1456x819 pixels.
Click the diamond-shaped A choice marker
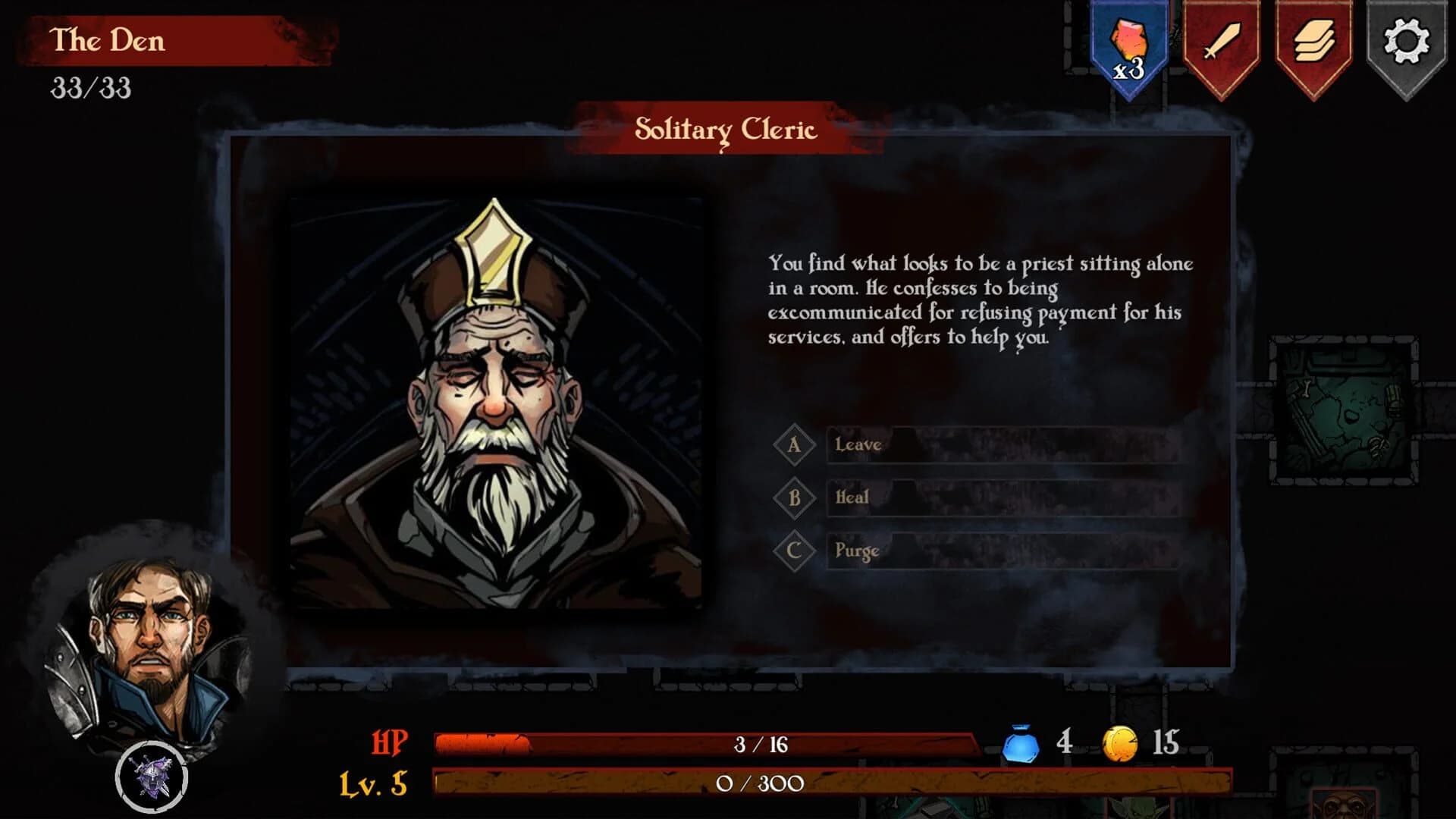tap(793, 446)
